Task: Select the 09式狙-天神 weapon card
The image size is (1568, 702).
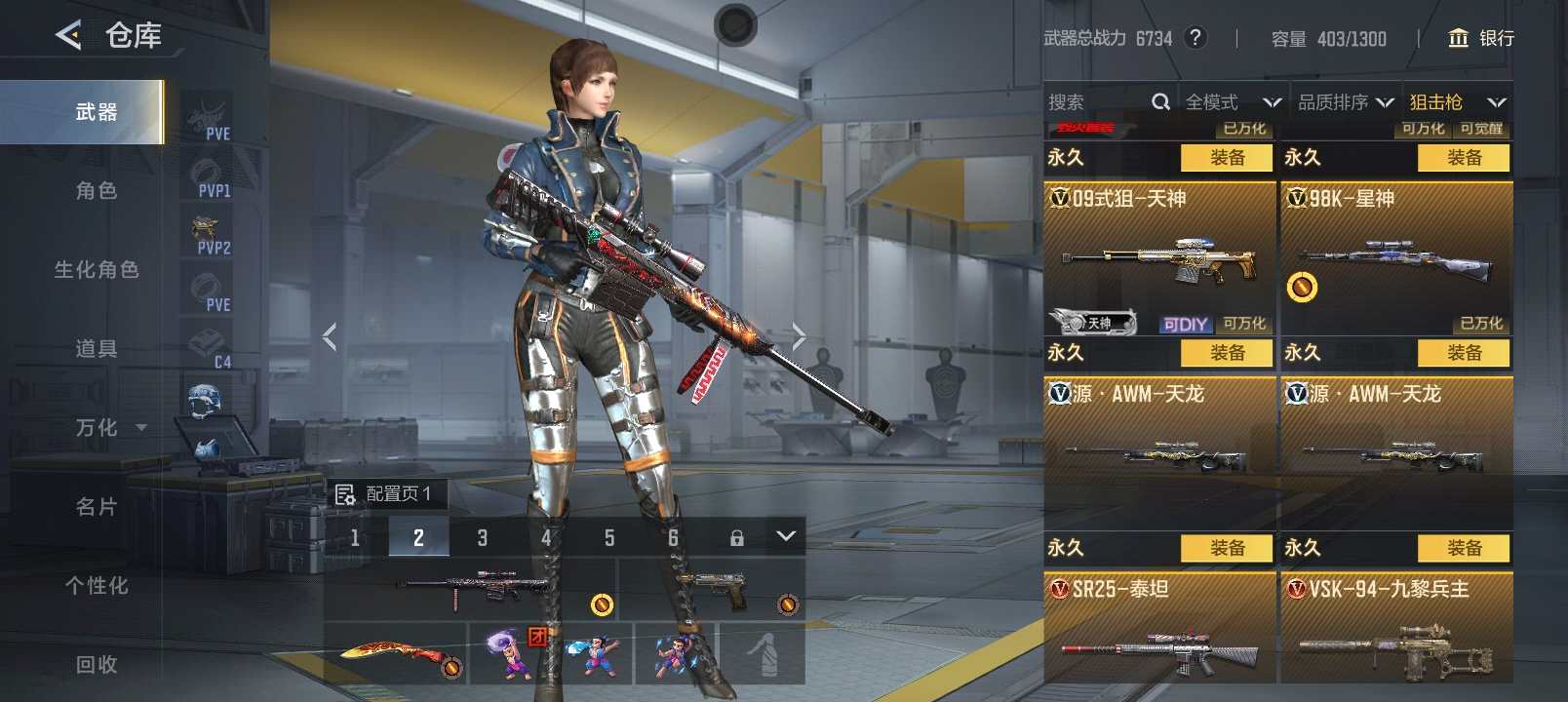Action: [x=1159, y=258]
